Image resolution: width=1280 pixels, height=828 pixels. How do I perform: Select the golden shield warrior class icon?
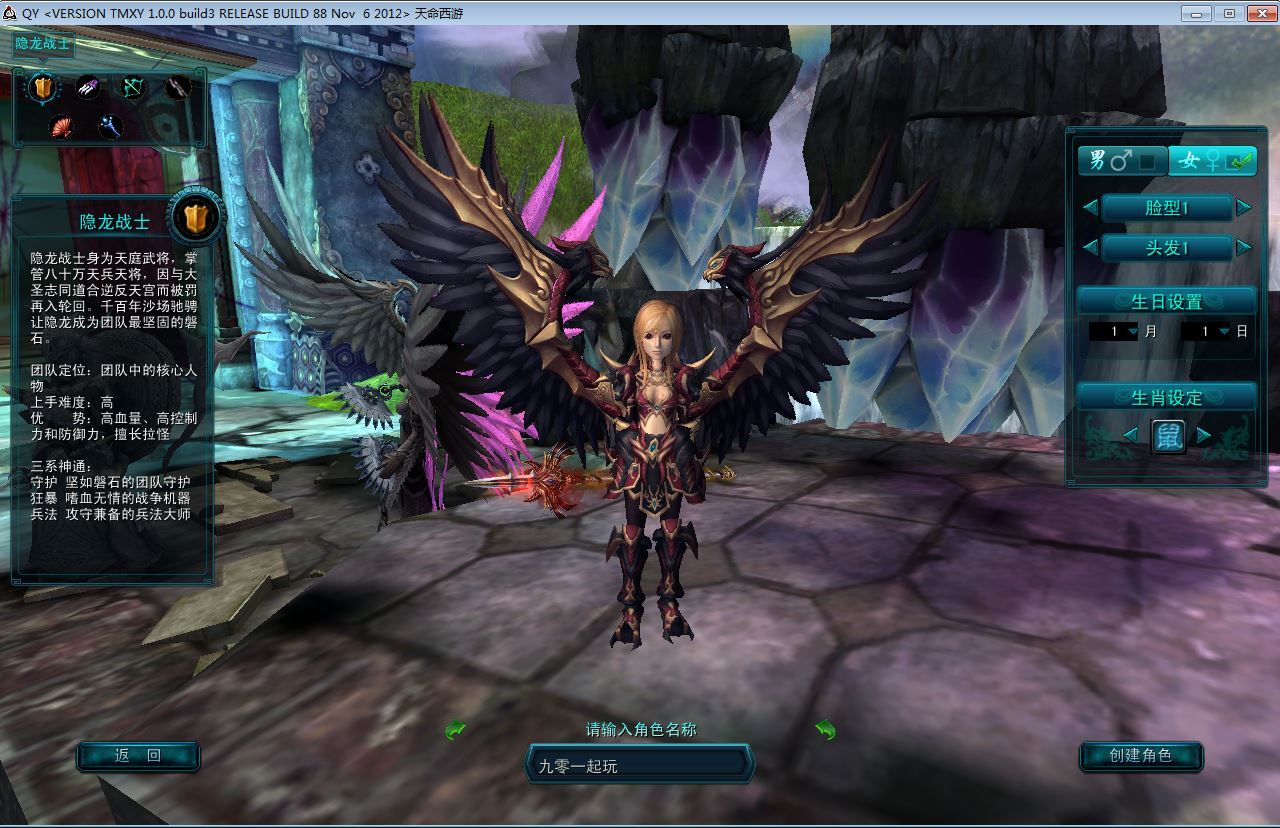point(42,88)
